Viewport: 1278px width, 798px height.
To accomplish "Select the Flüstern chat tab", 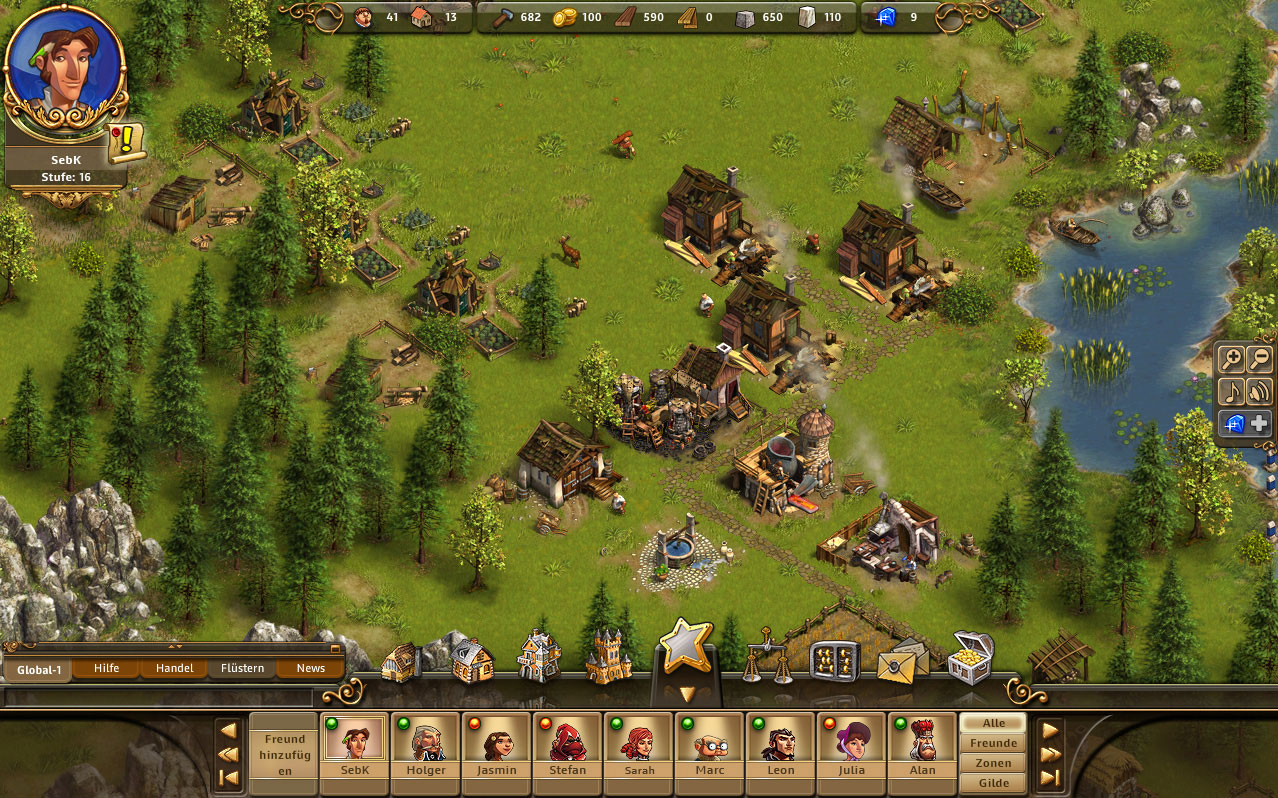I will (242, 668).
